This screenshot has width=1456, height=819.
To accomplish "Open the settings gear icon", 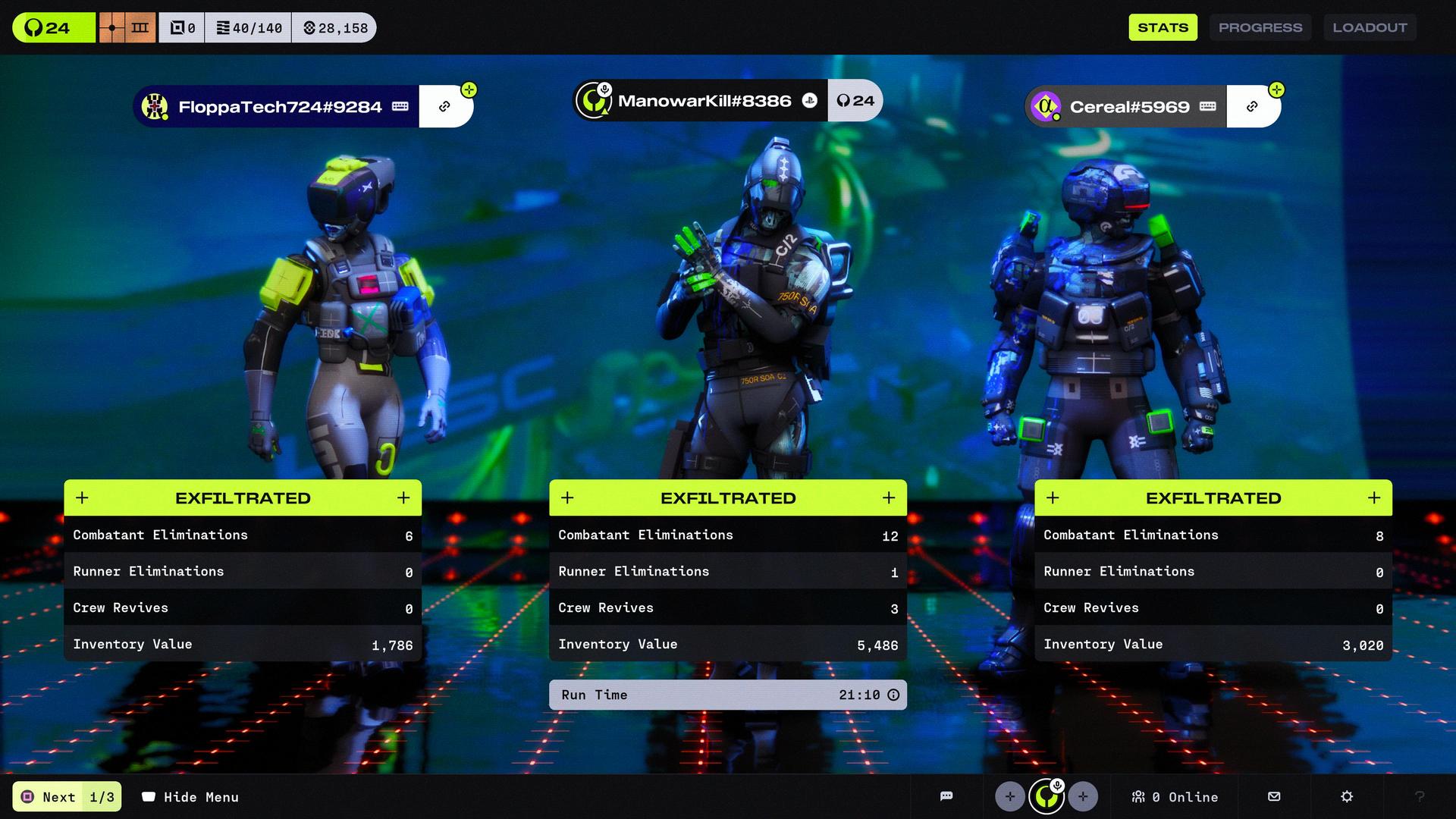I will tap(1347, 796).
